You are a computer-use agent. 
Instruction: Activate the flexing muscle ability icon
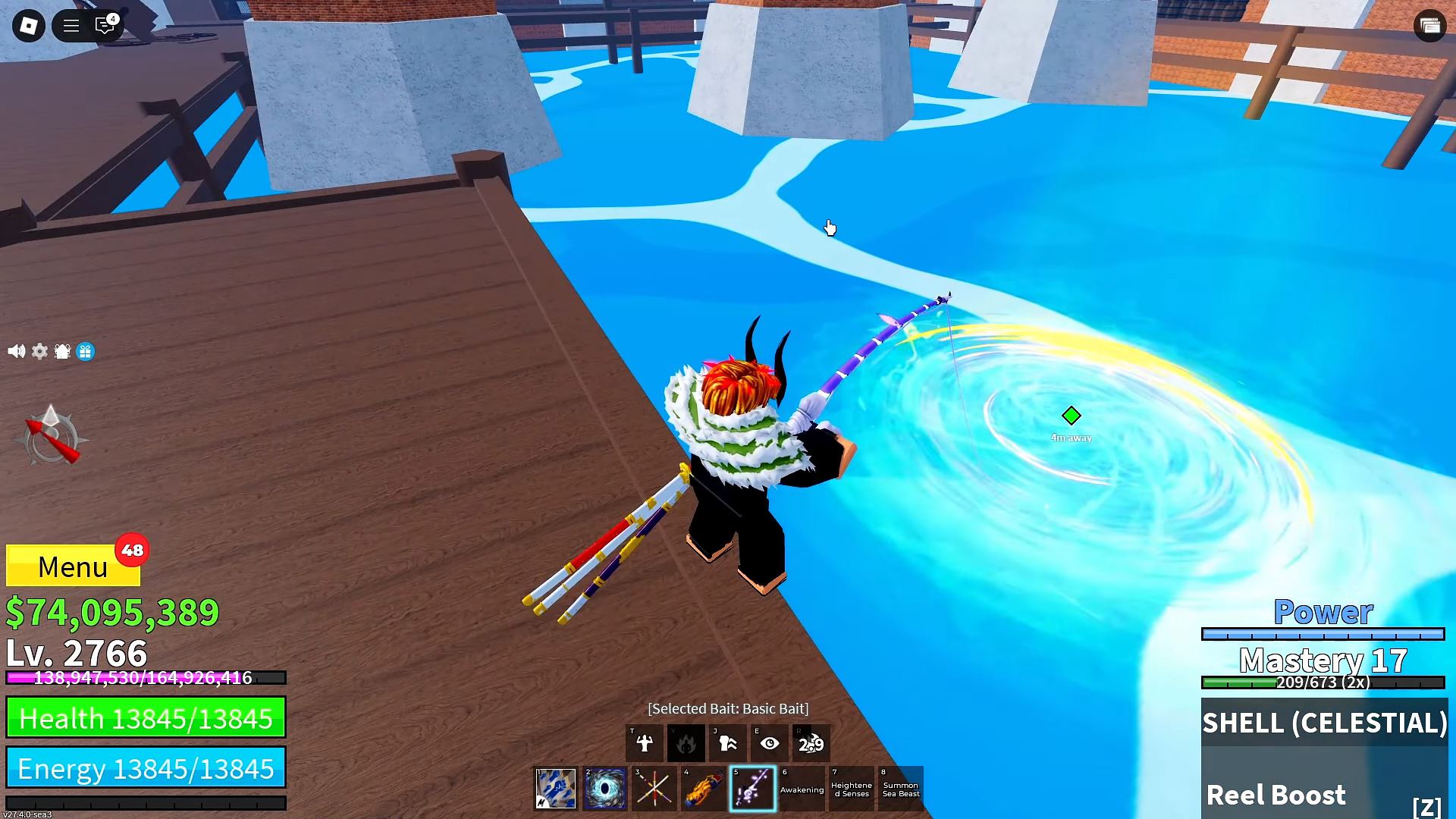[645, 743]
